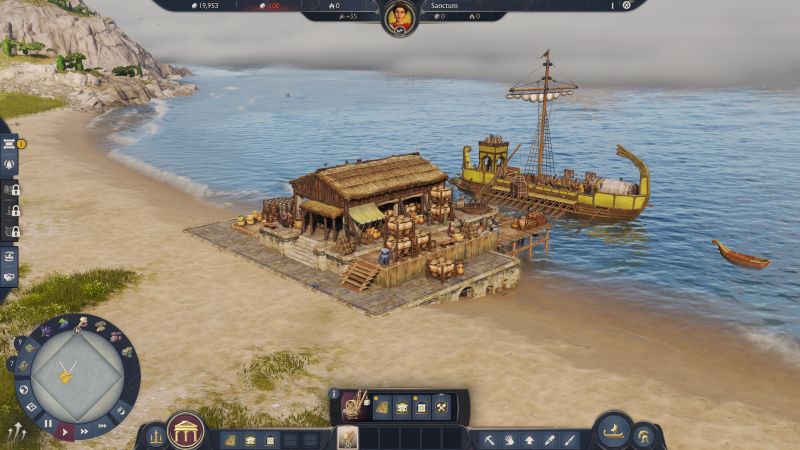Open the ship menu button
Screen dimensions: 800x450
[x=612, y=432]
